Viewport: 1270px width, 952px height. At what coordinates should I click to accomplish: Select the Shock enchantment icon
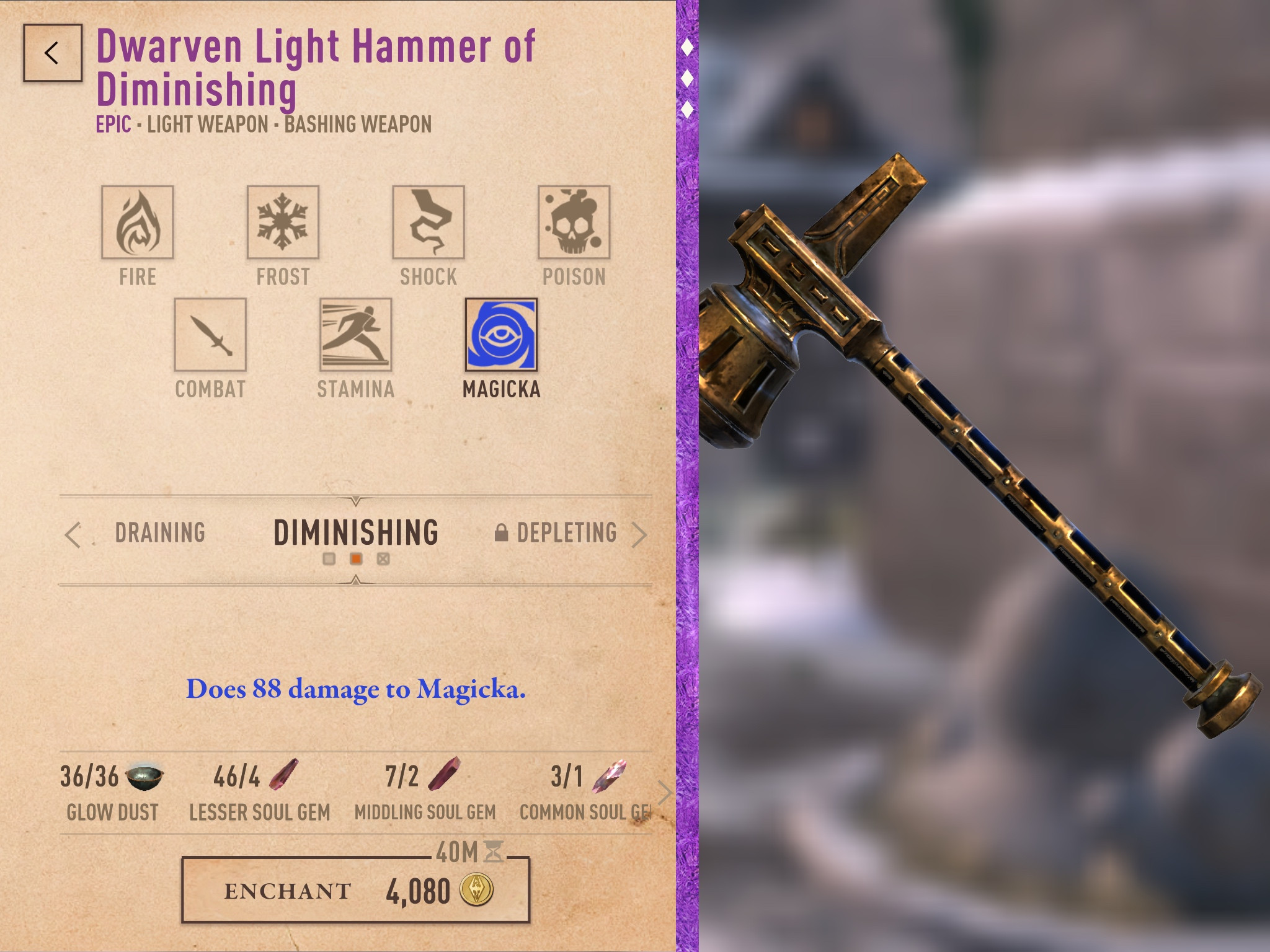coord(429,223)
